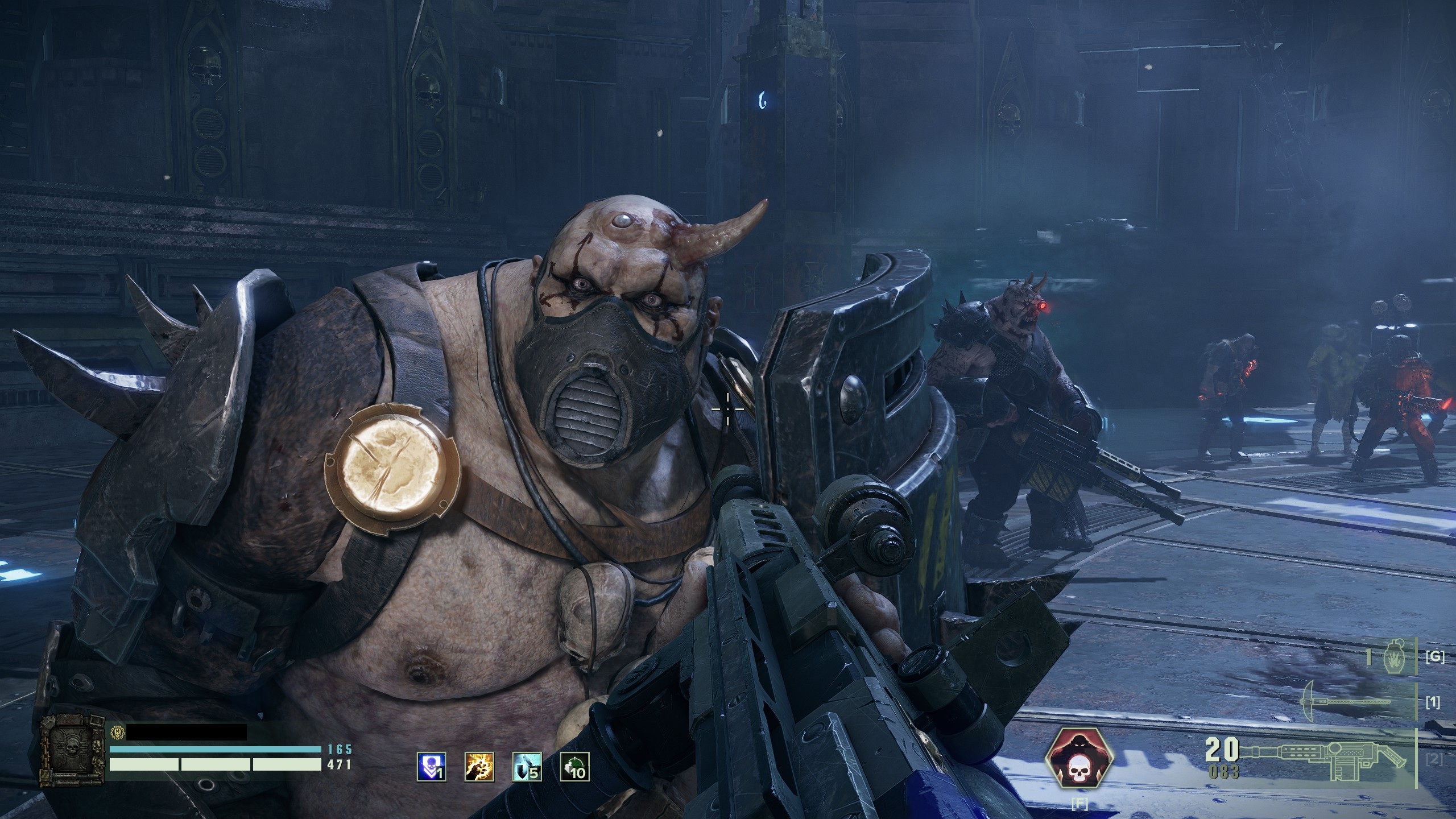Viewport: 1456px width, 819px height.
Task: Inspect the fiery fist buff icon
Action: click(479, 767)
